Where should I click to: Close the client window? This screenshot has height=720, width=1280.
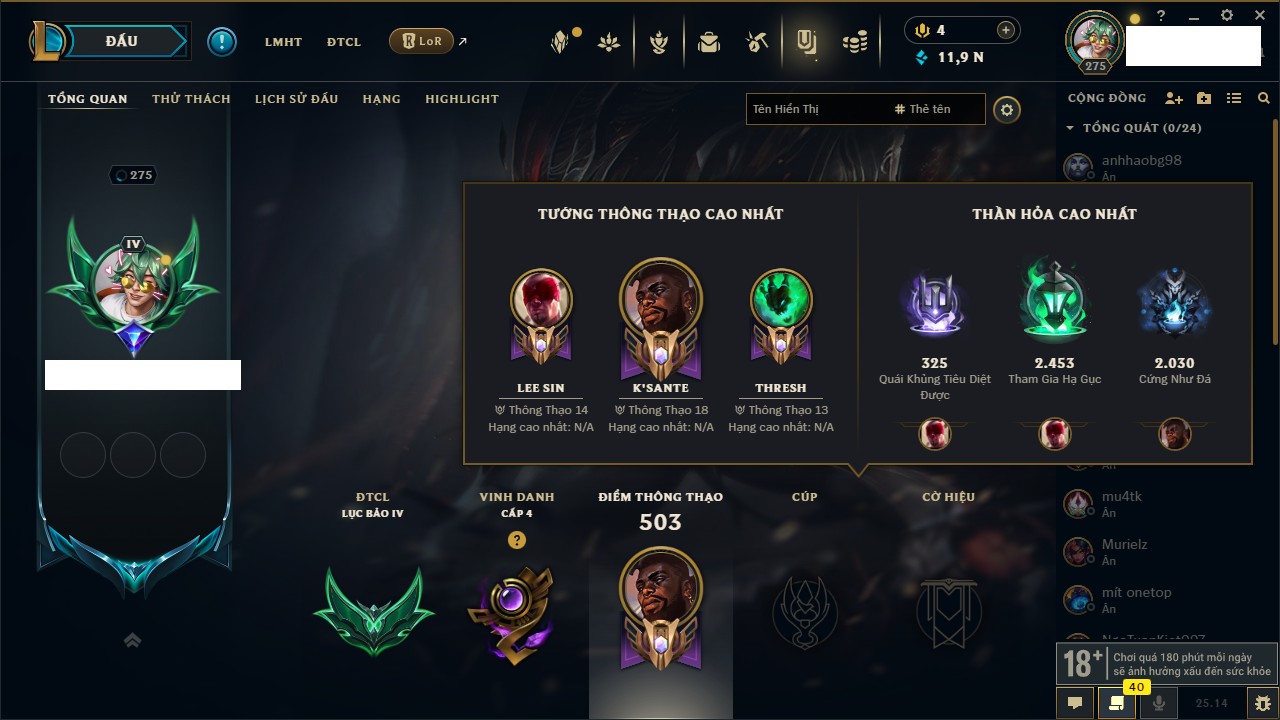pyautogui.click(x=1260, y=16)
